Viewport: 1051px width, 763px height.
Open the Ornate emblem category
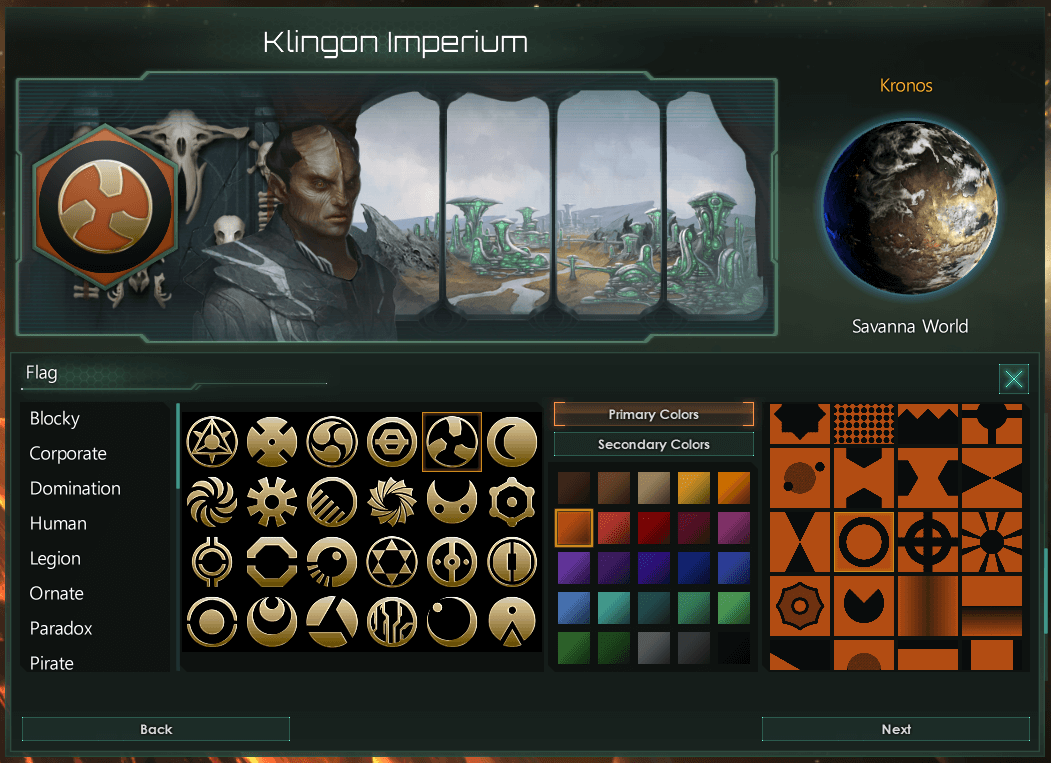[x=57, y=594]
